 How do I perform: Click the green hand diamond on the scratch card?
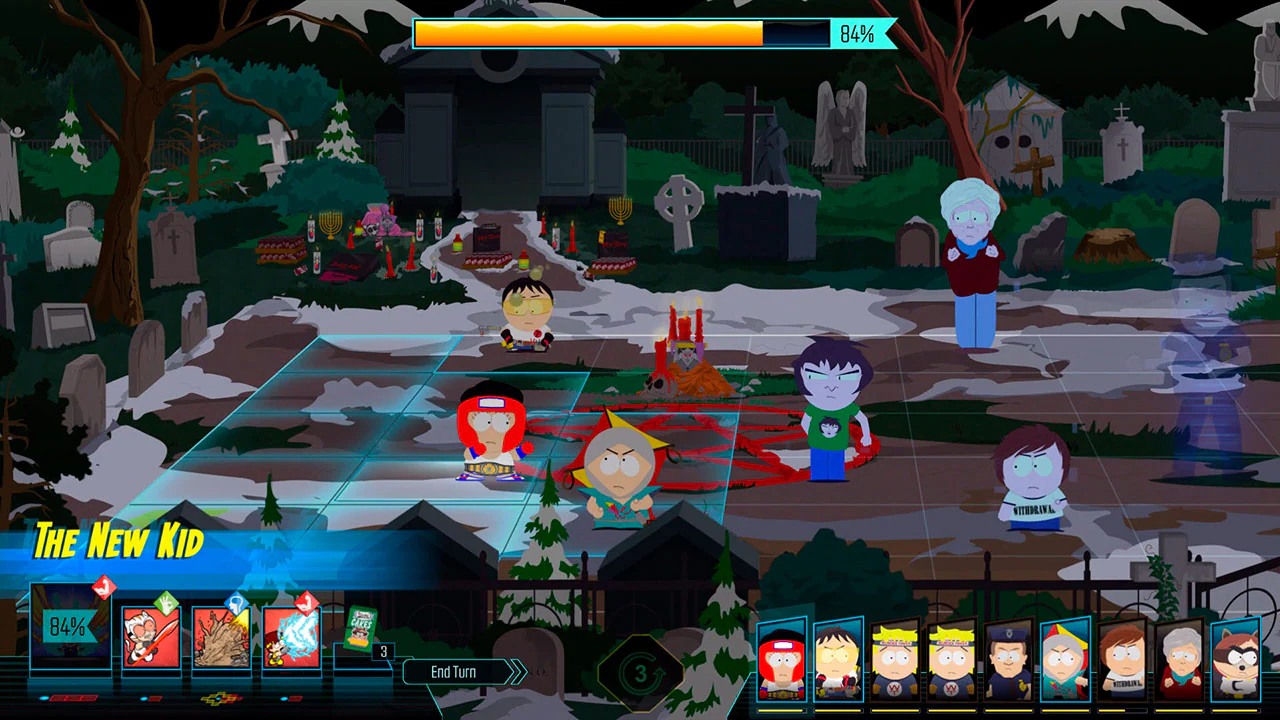coord(166,603)
